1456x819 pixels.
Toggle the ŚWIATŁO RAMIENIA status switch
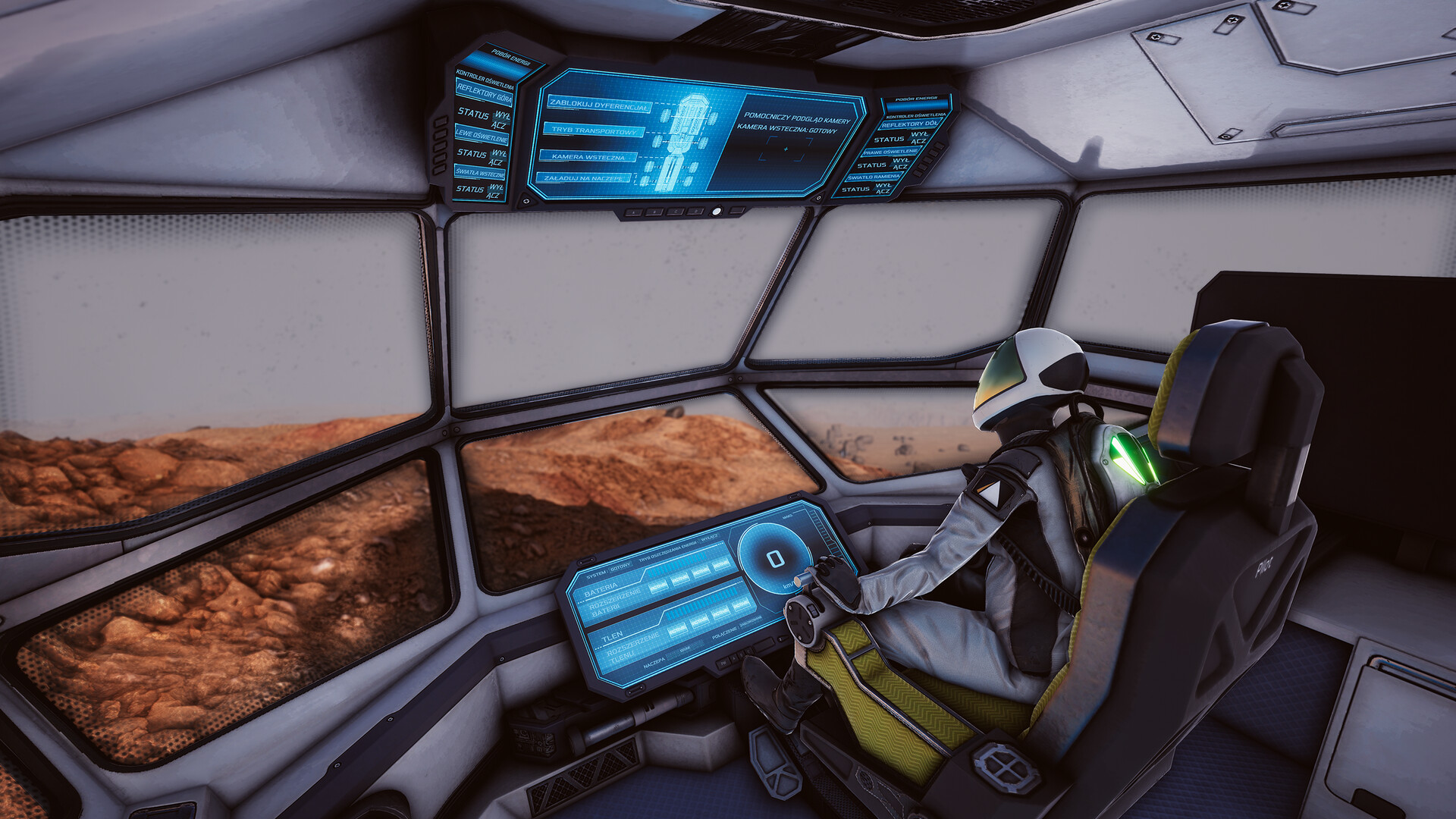click(x=882, y=190)
